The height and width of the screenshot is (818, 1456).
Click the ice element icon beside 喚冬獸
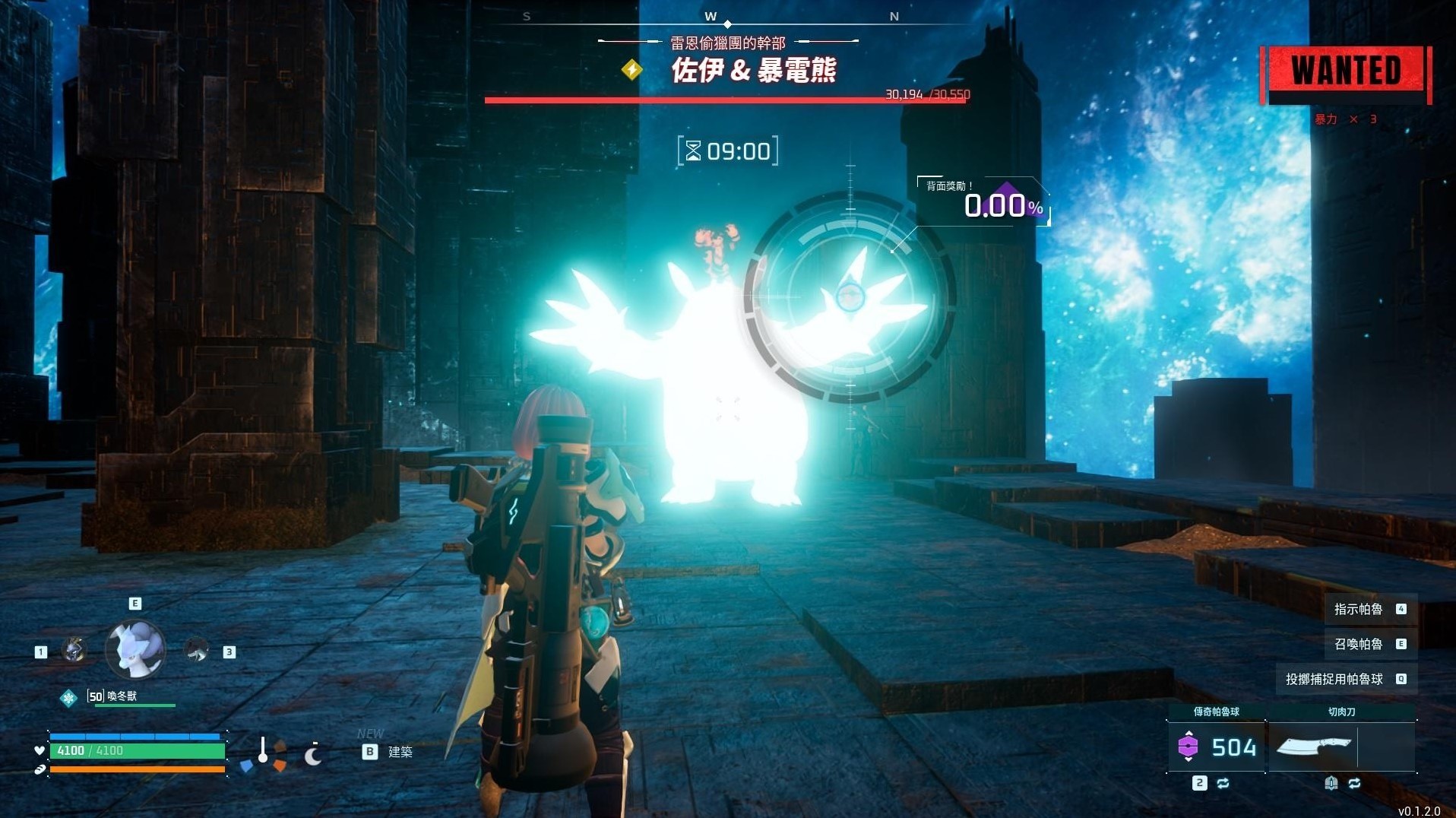point(69,698)
